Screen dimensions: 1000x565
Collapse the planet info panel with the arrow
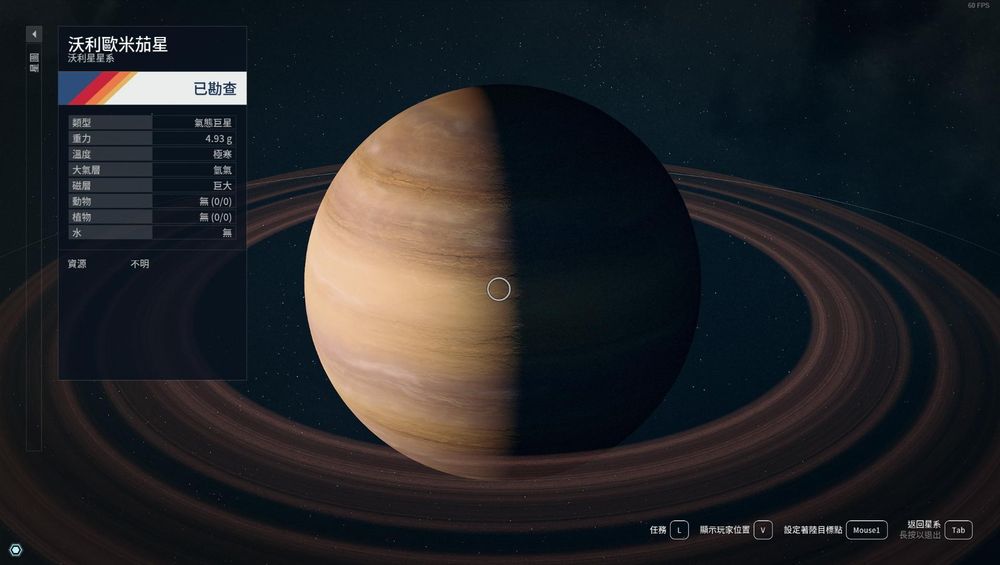tap(34, 34)
